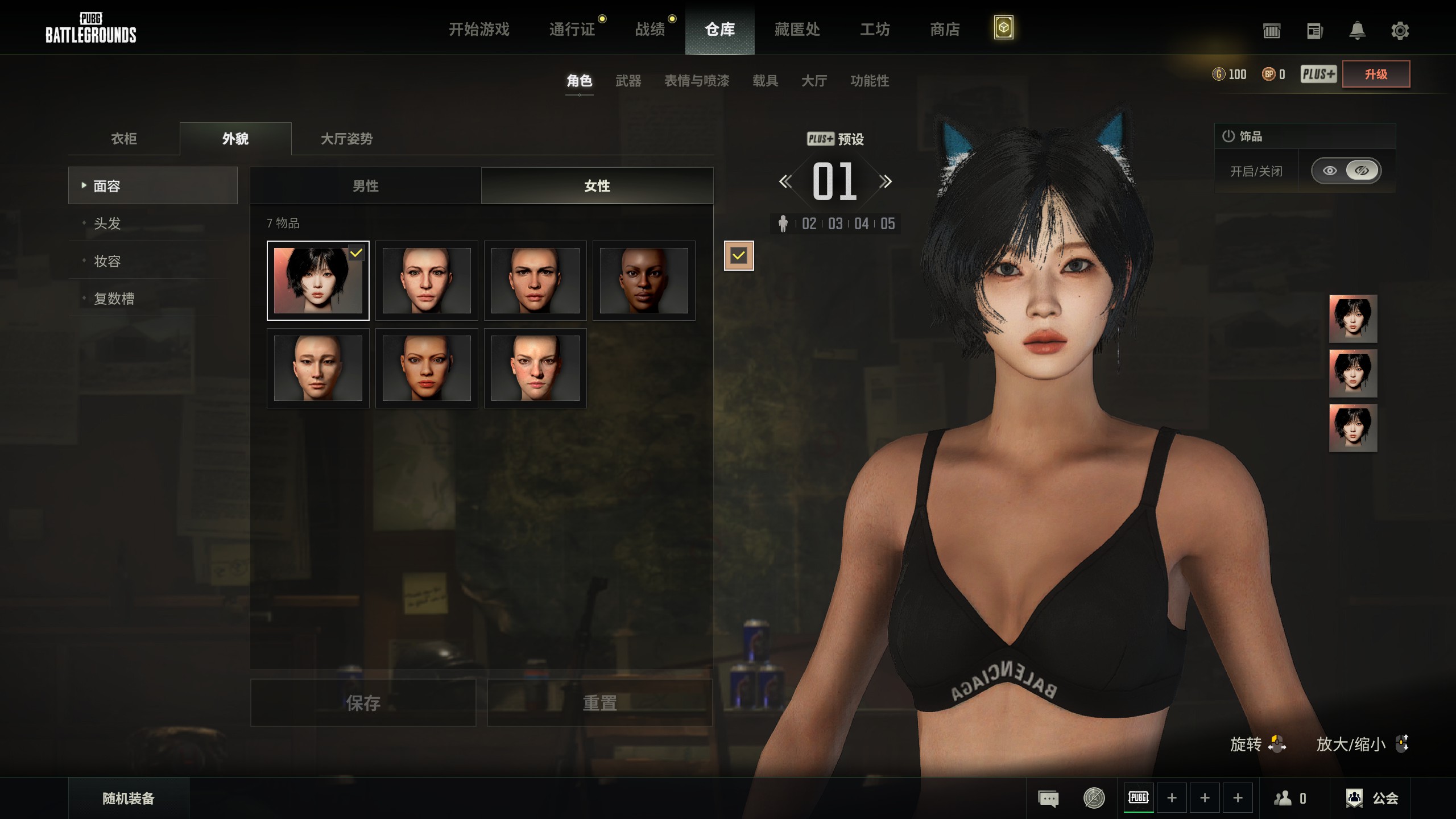This screenshot has height=819, width=1456.
Task: Click the 升级 upgrade button
Action: pos(1376,74)
